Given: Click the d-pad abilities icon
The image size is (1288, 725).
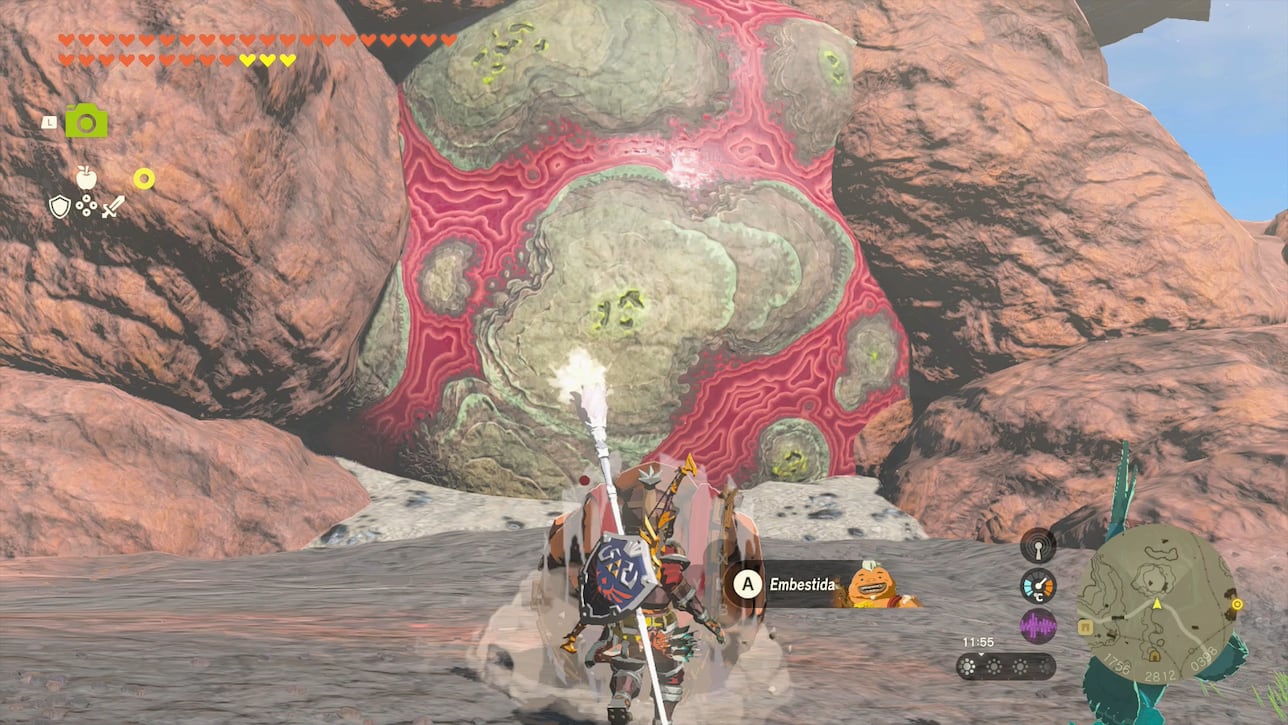Looking at the screenshot, I should click(x=86, y=206).
